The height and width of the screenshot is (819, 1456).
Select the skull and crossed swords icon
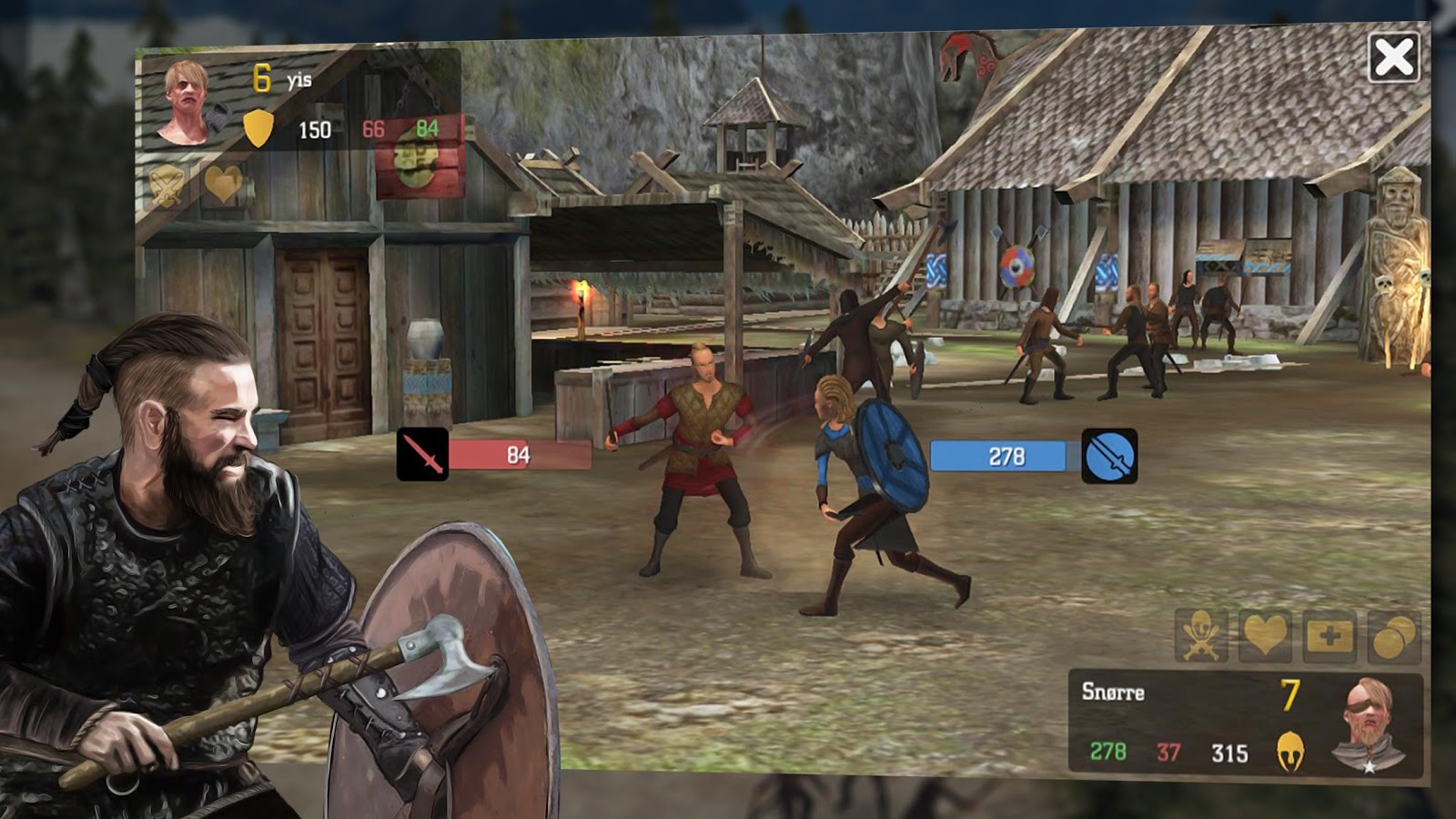point(1201,634)
